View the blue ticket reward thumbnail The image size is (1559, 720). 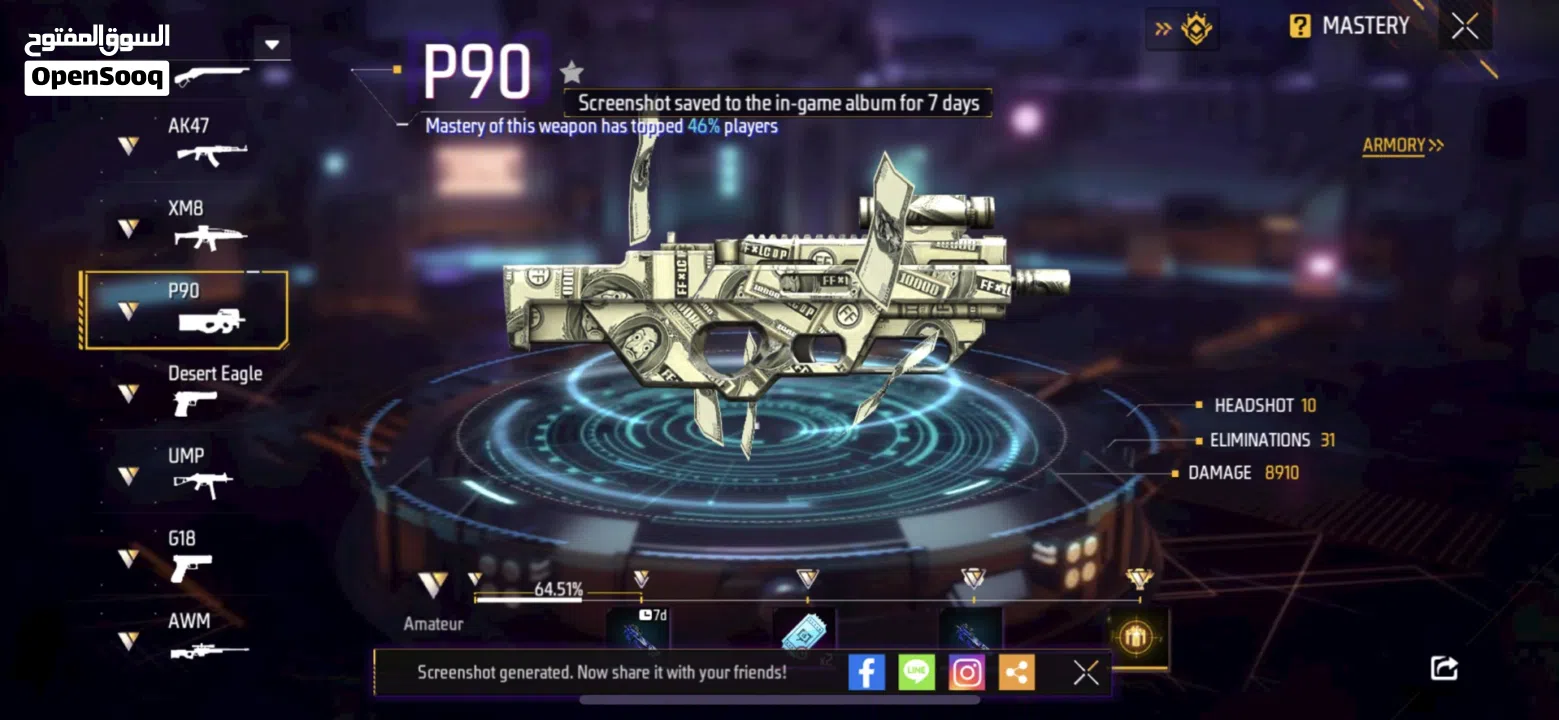(x=805, y=632)
